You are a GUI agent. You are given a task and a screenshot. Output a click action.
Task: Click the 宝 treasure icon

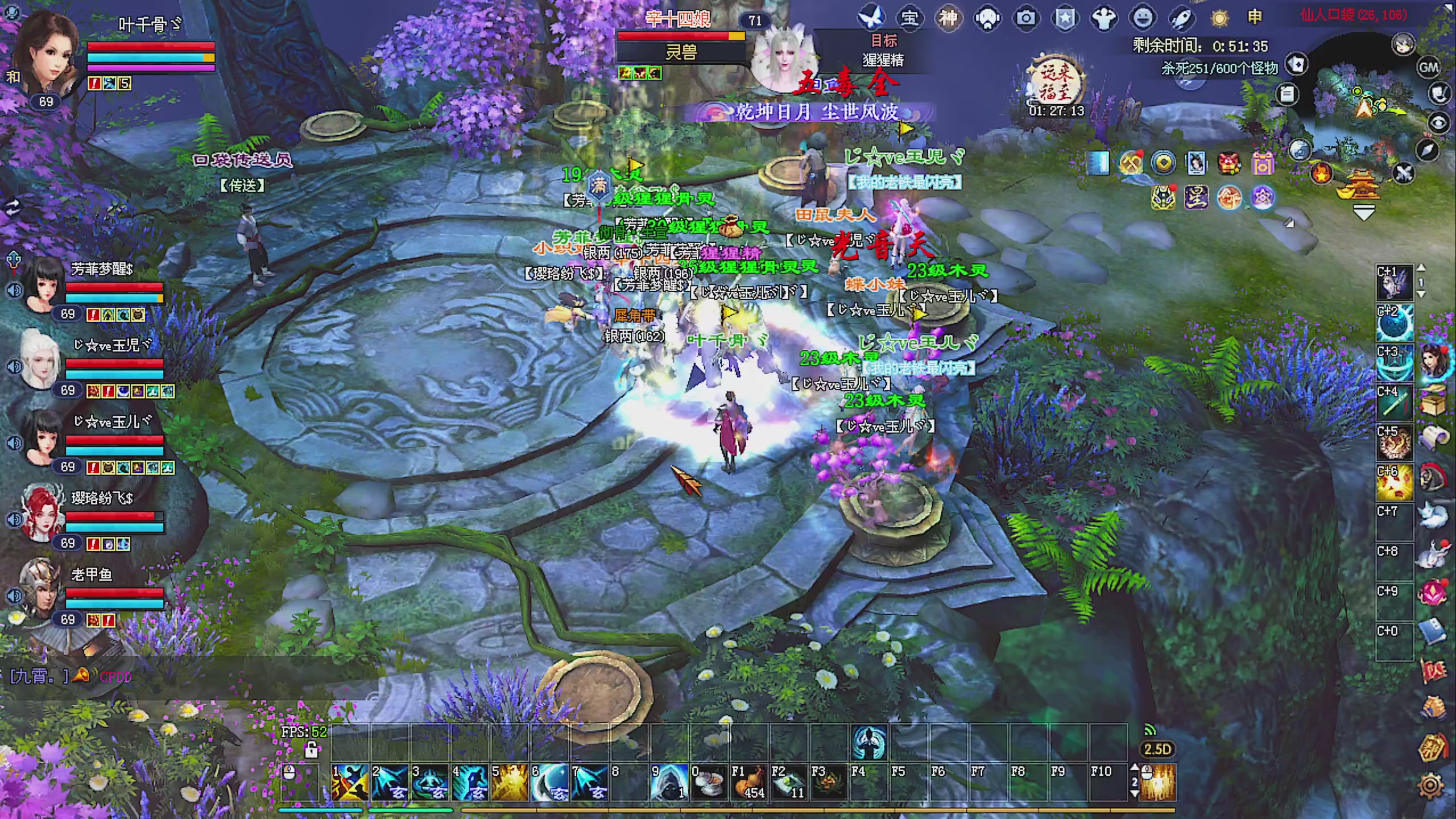(909, 18)
